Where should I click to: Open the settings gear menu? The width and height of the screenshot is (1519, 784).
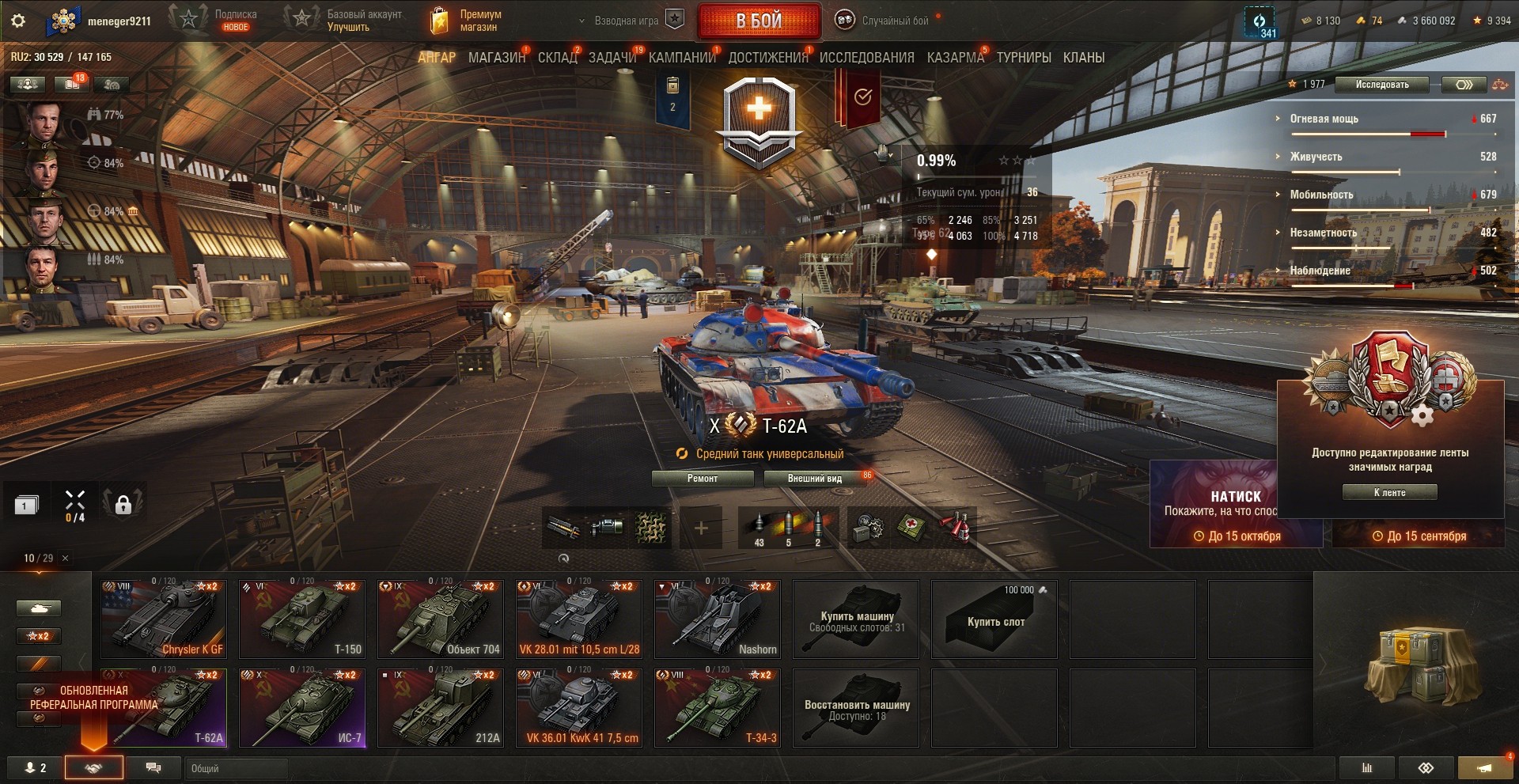coord(18,21)
